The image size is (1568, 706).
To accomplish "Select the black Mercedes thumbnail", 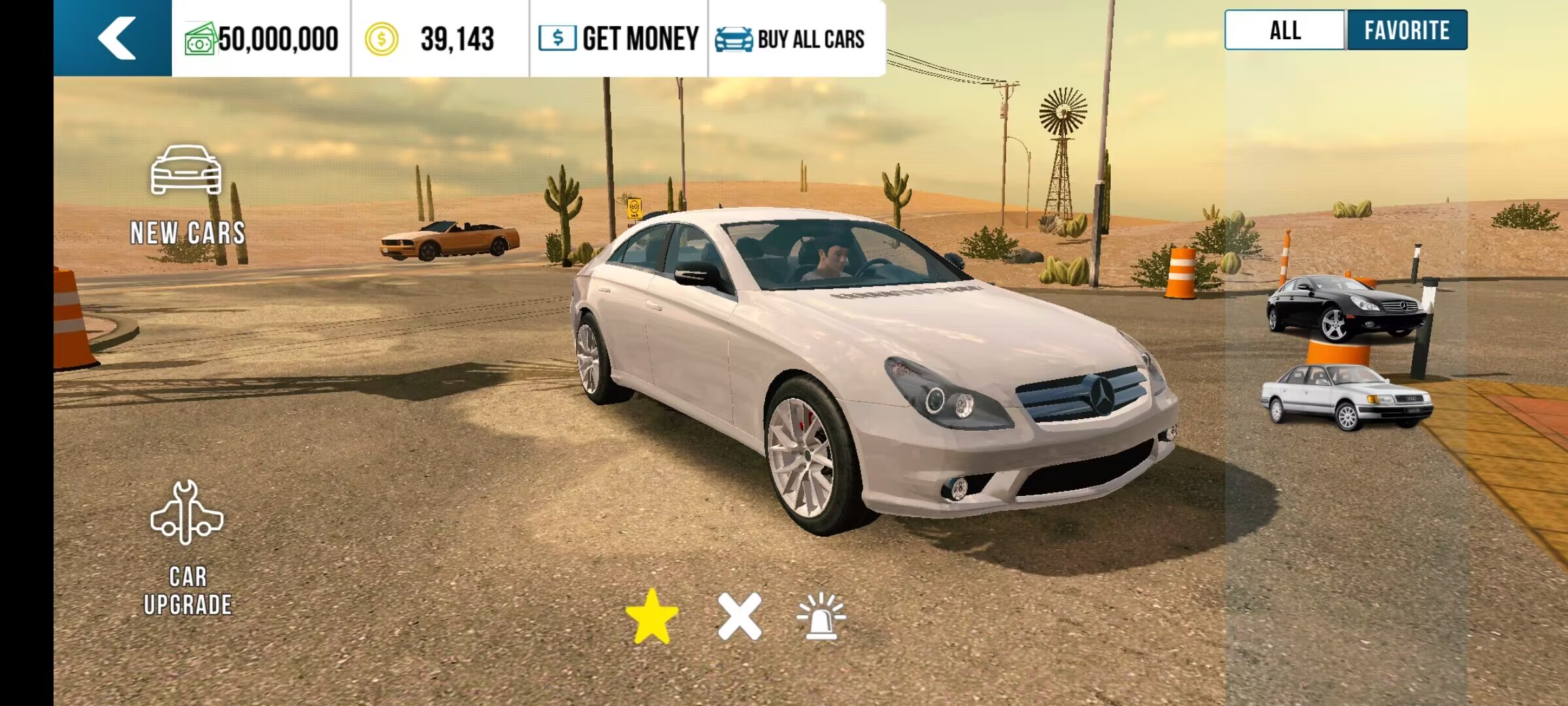I will click(x=1346, y=307).
